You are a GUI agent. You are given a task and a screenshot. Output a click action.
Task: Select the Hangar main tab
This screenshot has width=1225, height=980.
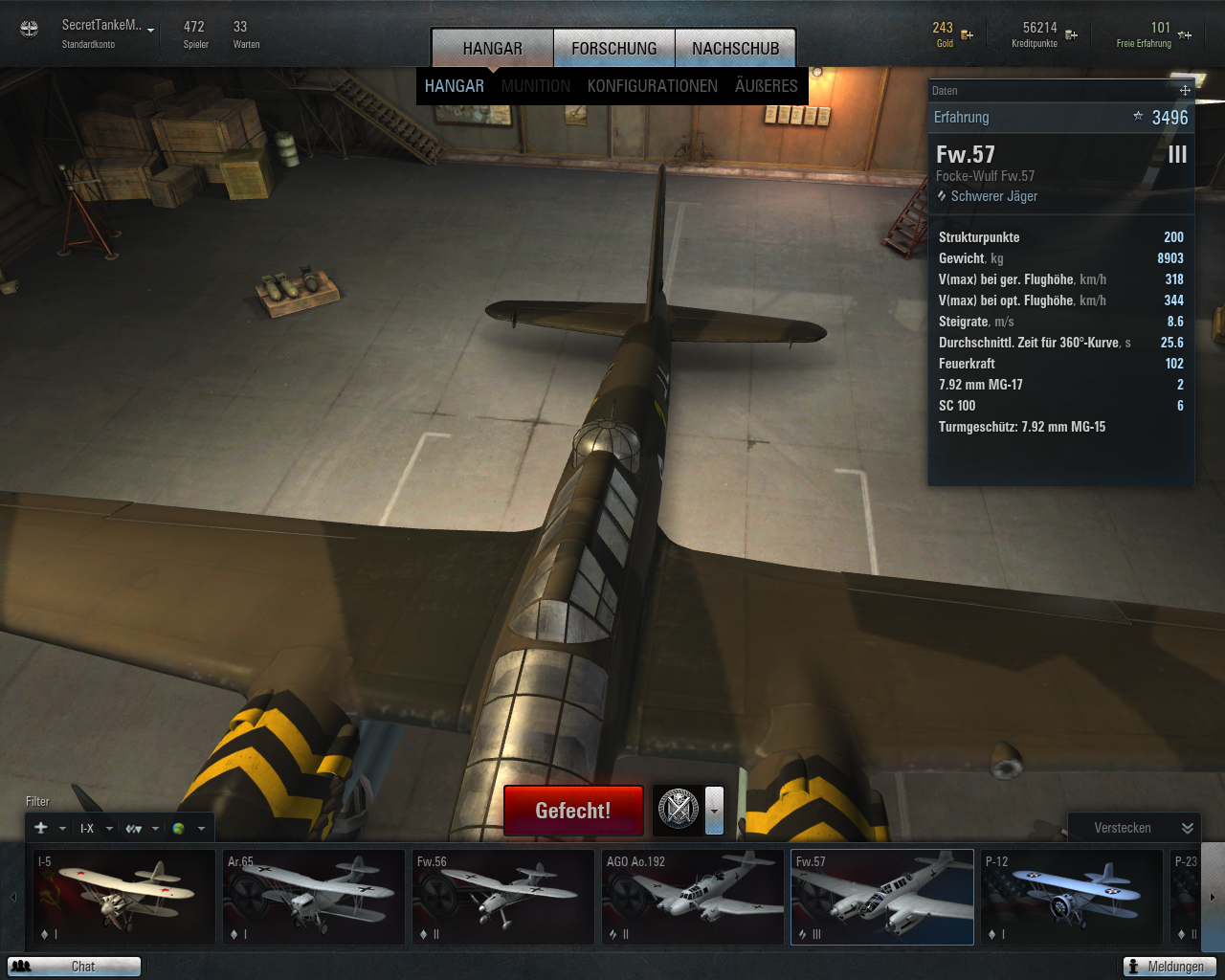click(x=492, y=48)
